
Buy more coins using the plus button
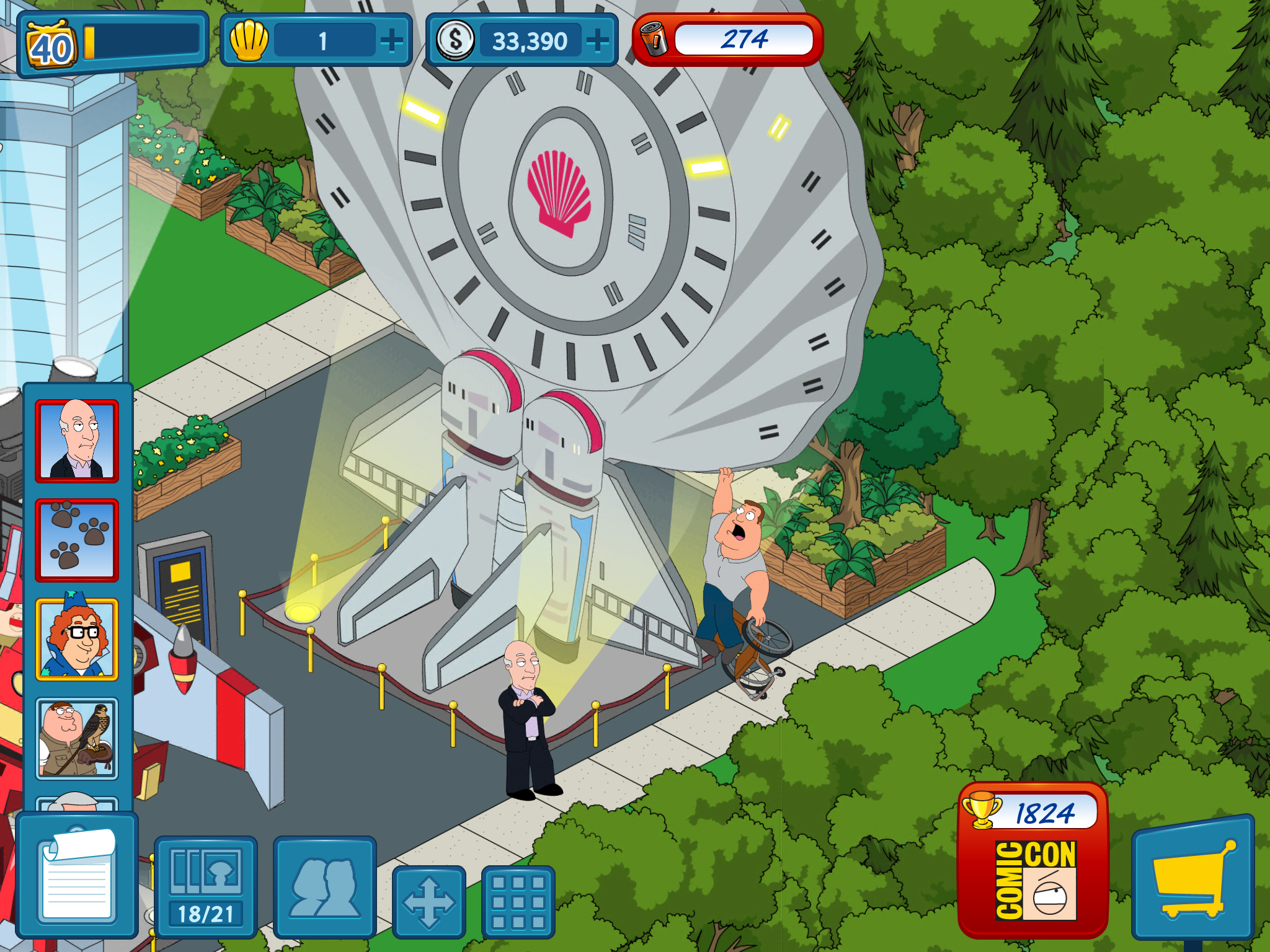click(x=597, y=42)
